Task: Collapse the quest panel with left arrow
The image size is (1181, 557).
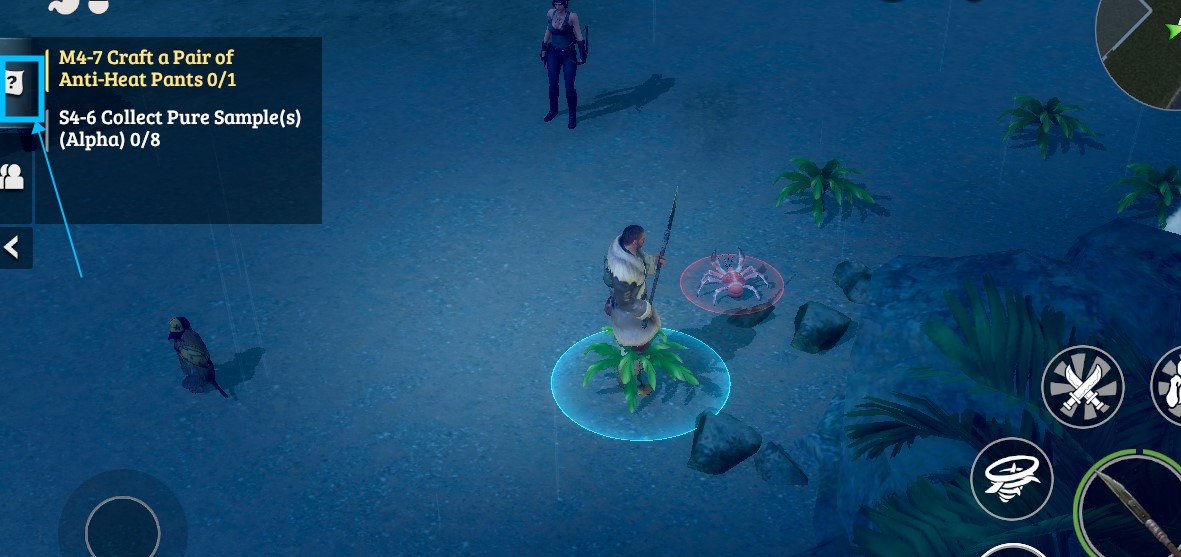Action: pos(13,248)
